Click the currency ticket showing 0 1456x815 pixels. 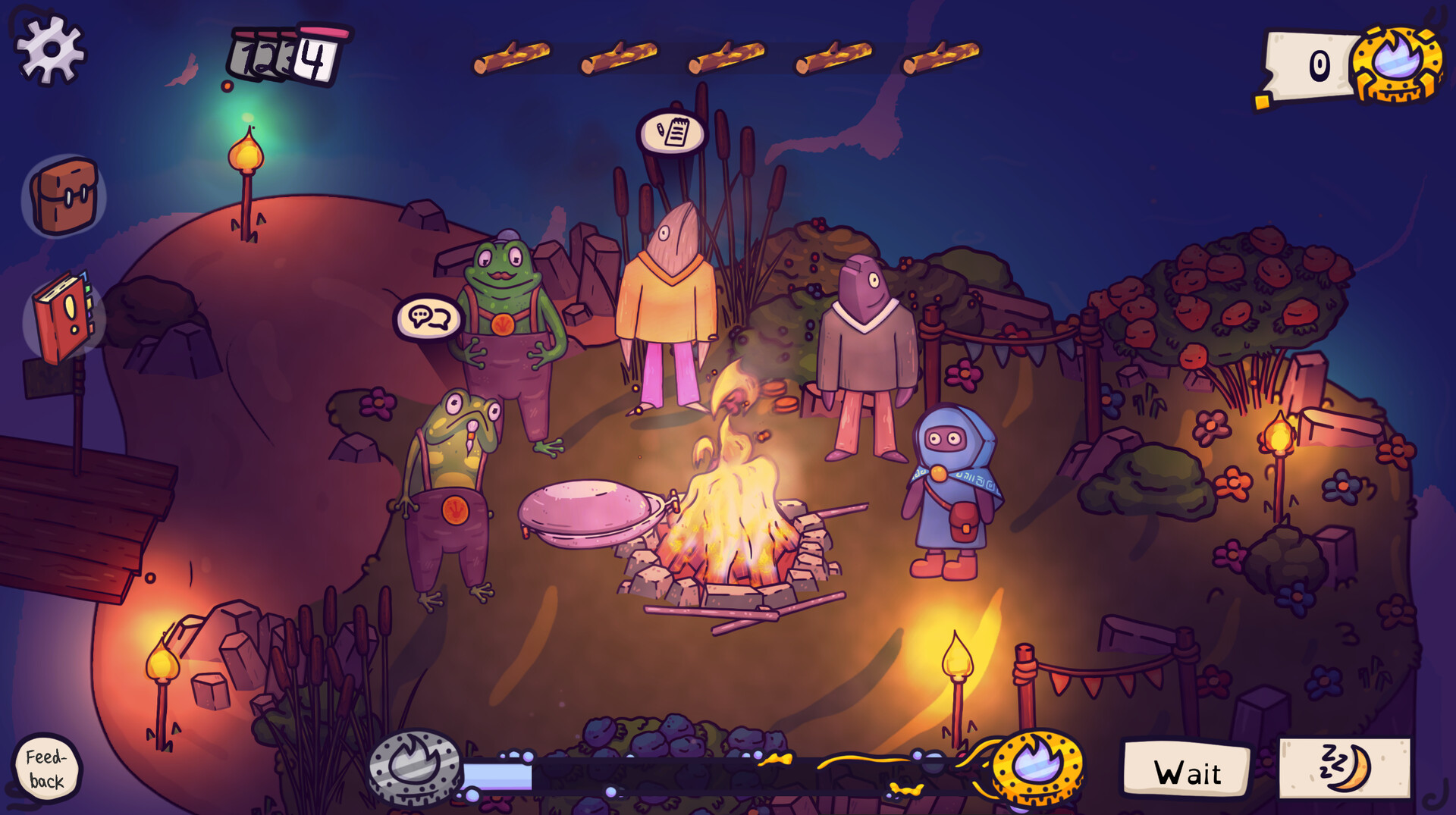pyautogui.click(x=1307, y=64)
